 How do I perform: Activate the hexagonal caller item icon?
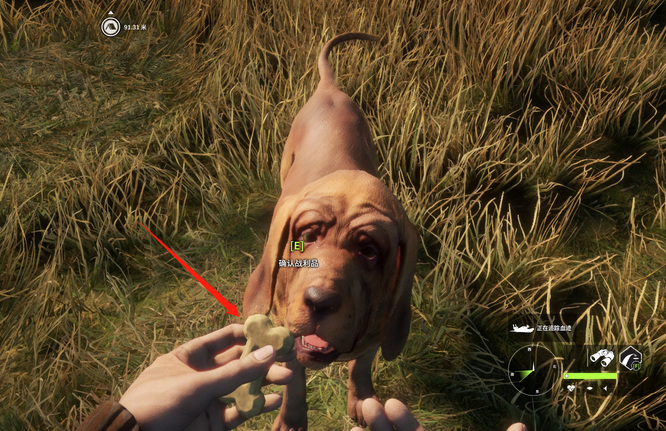tap(630, 358)
